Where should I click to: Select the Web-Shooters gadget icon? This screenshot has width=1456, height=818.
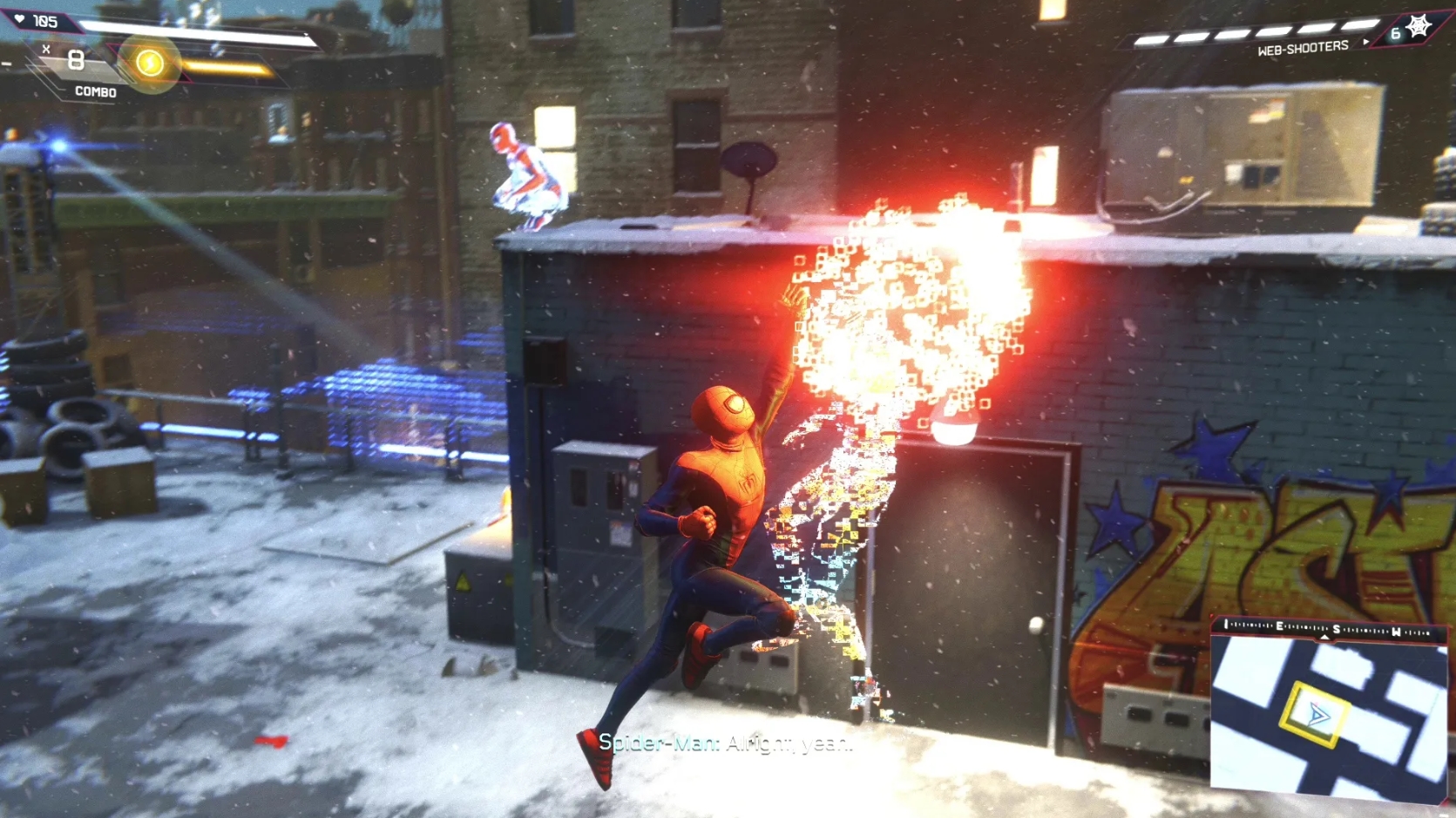pos(1418,27)
